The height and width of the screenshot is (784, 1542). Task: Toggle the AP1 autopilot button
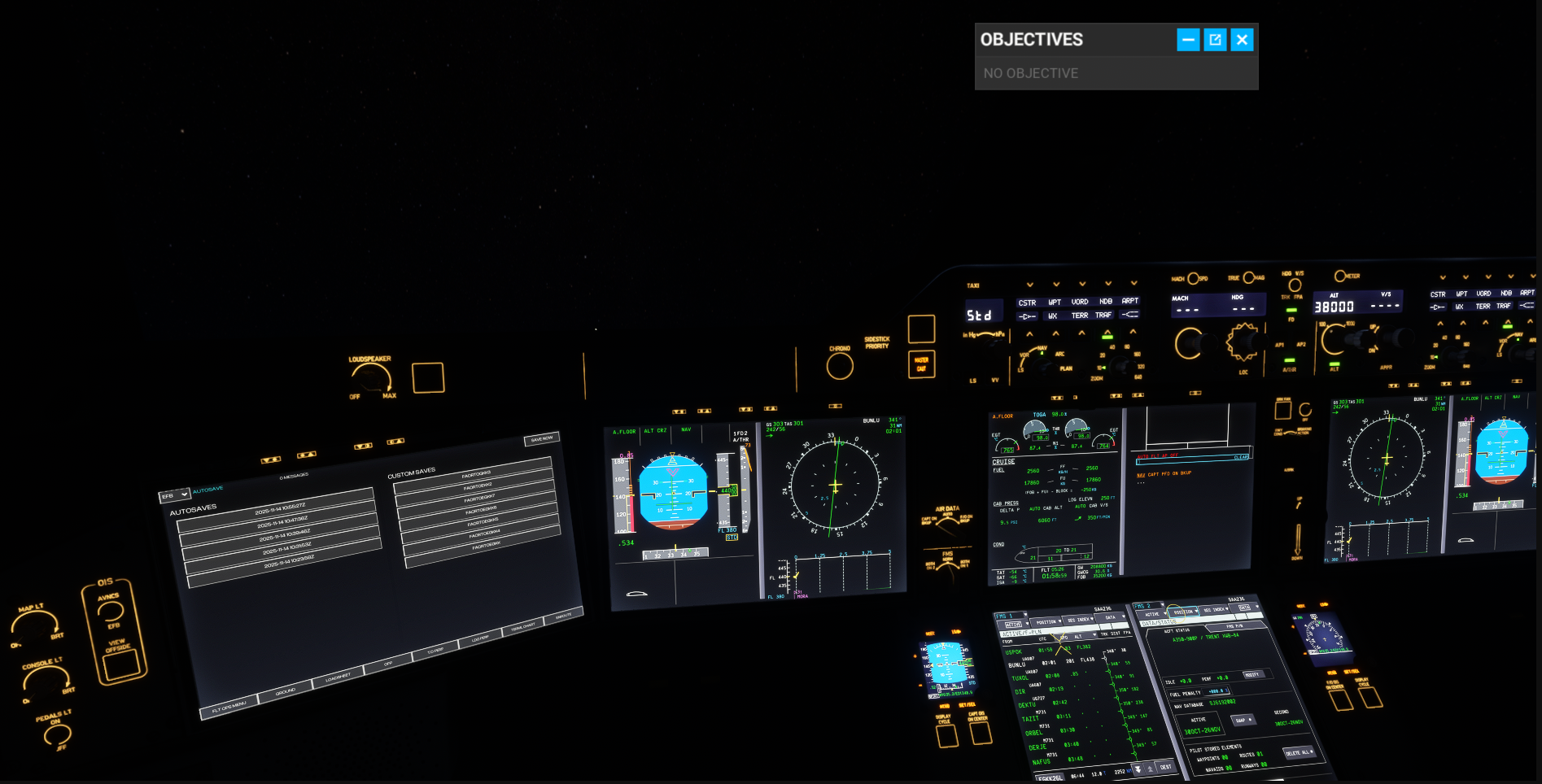pyautogui.click(x=1279, y=346)
